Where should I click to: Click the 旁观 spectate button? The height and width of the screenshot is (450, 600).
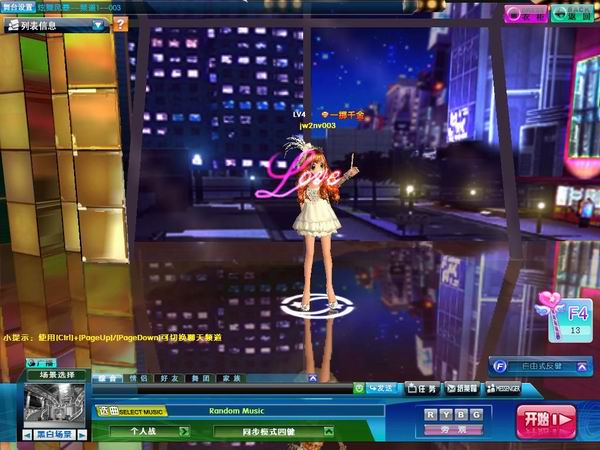pyautogui.click(x=454, y=429)
